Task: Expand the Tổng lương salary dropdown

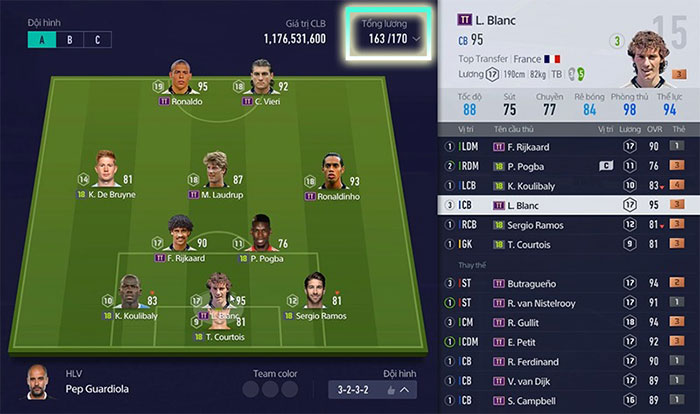Action: [x=390, y=40]
